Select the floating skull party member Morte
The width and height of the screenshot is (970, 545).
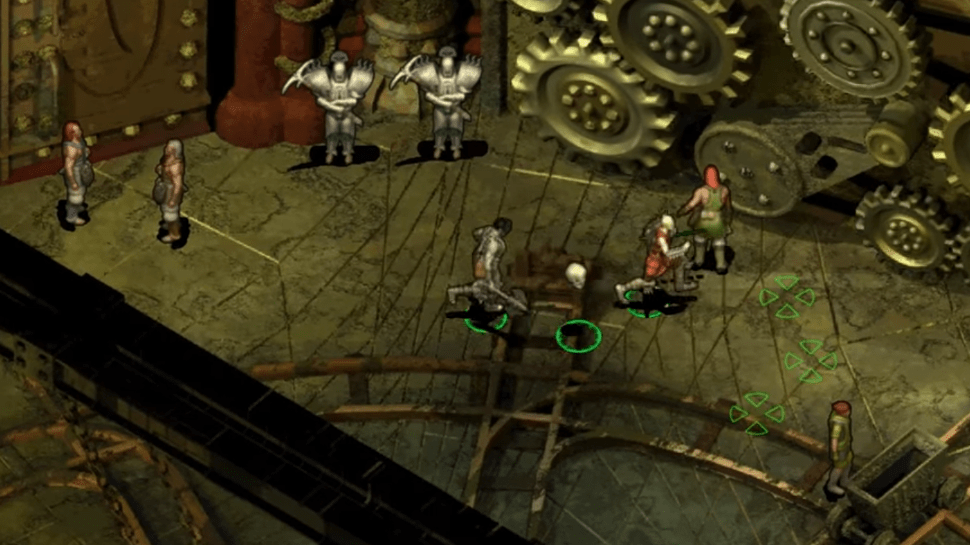[575, 276]
